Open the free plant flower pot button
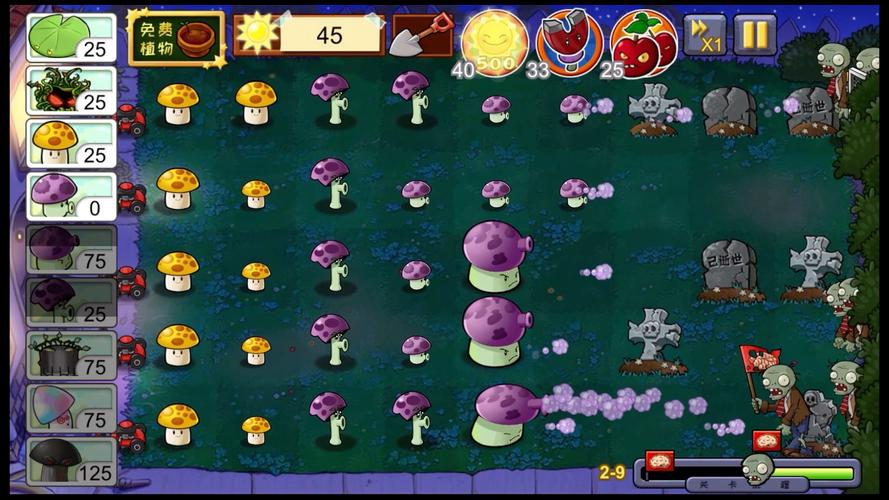This screenshot has width=889, height=500. (175, 38)
